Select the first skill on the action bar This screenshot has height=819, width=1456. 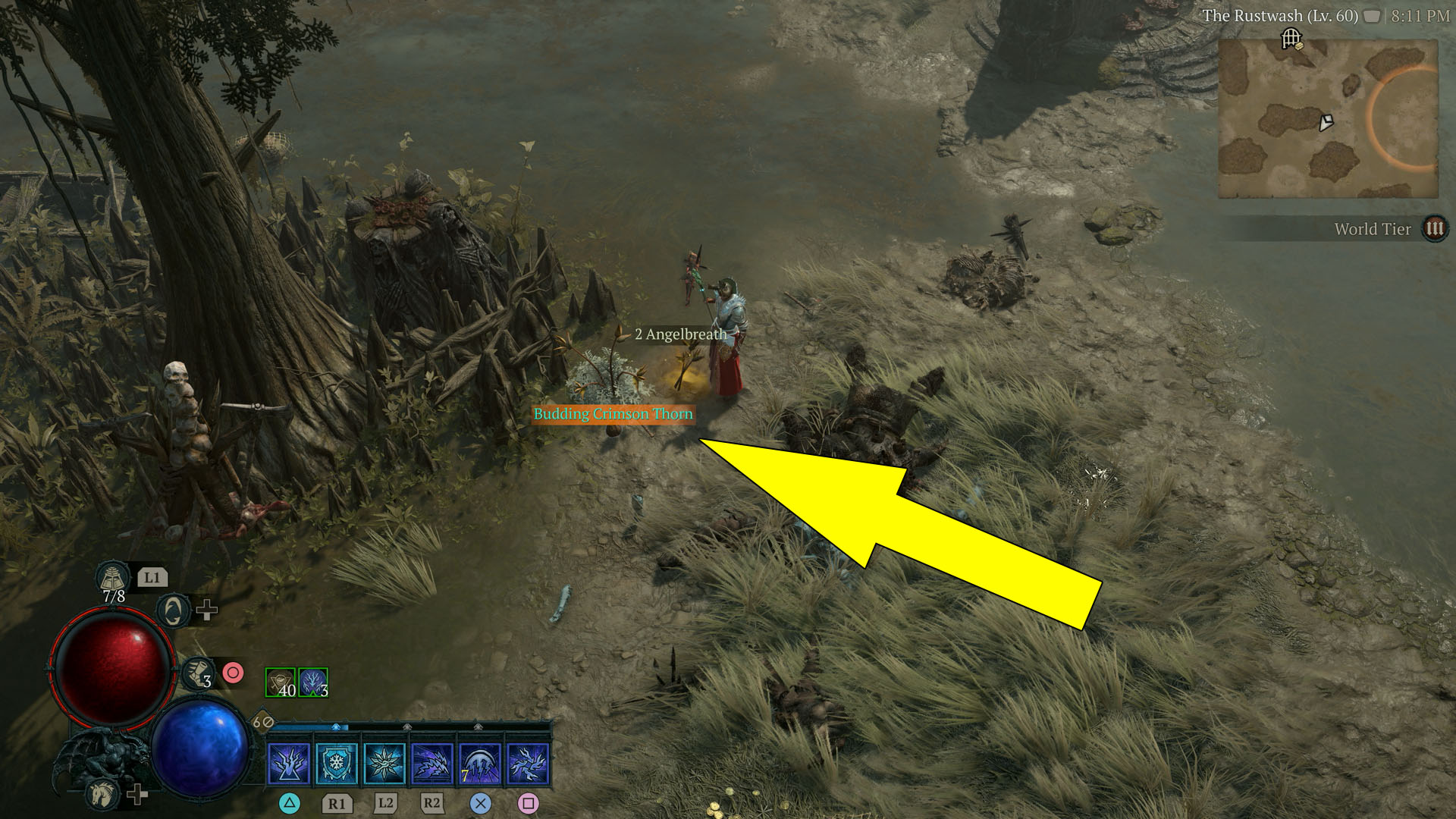coord(290,764)
